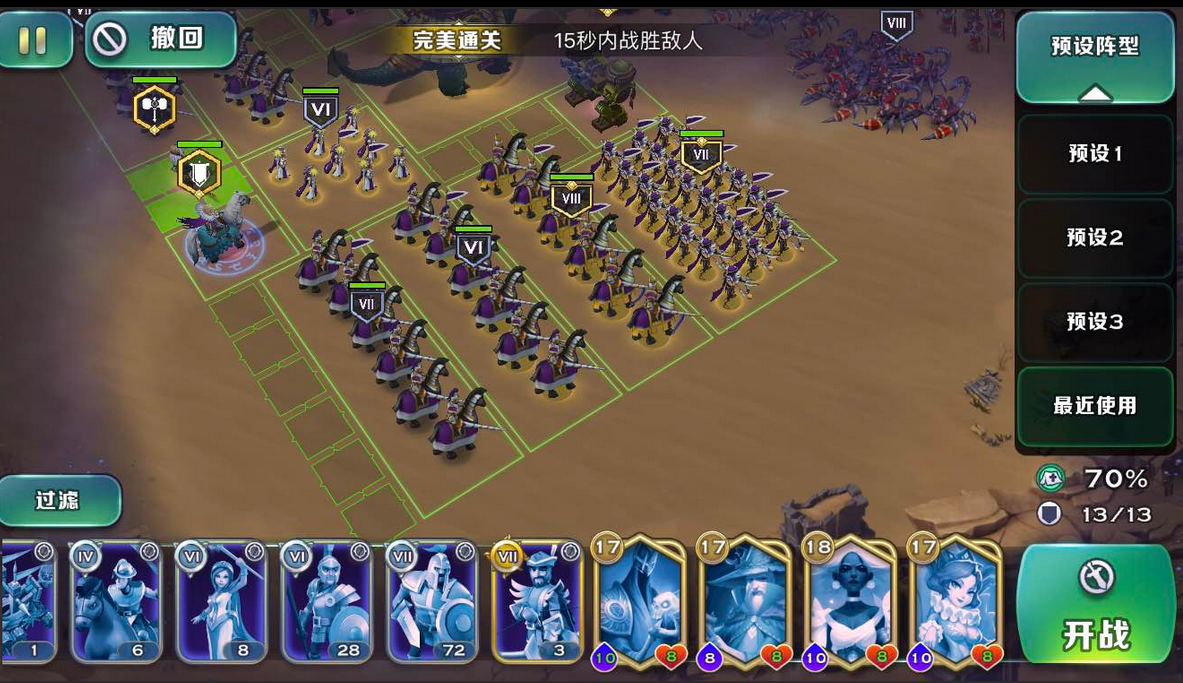Choose the bearded wizard hero card
Screen dimensions: 1183x683
745,600
